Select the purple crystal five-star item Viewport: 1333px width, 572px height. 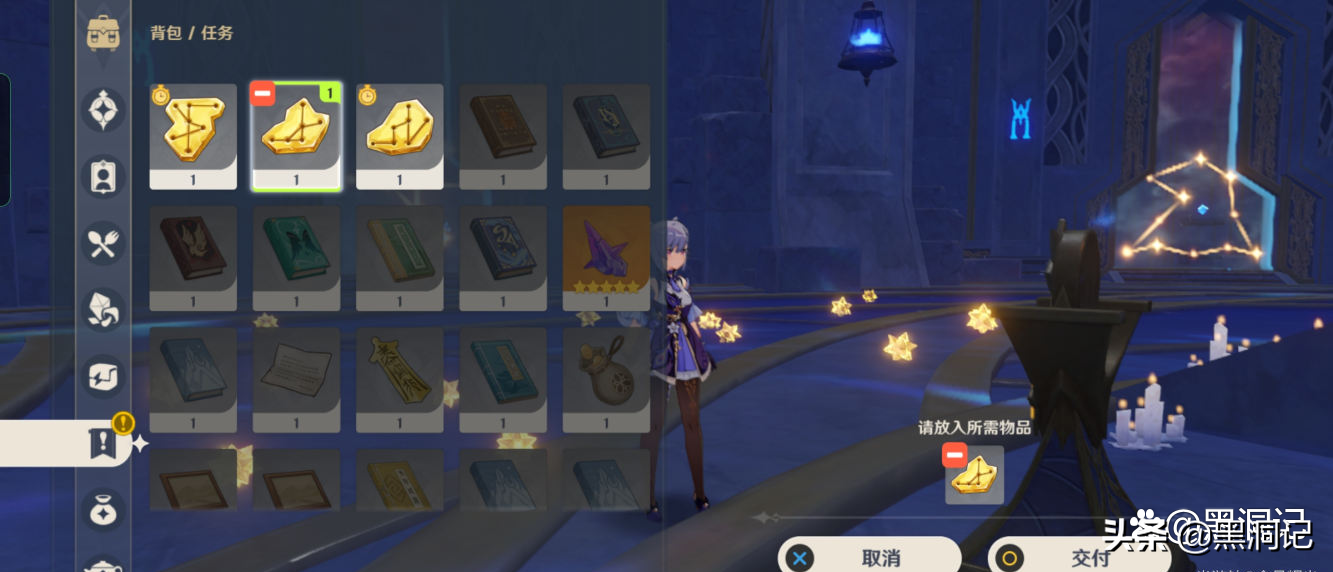(606, 257)
